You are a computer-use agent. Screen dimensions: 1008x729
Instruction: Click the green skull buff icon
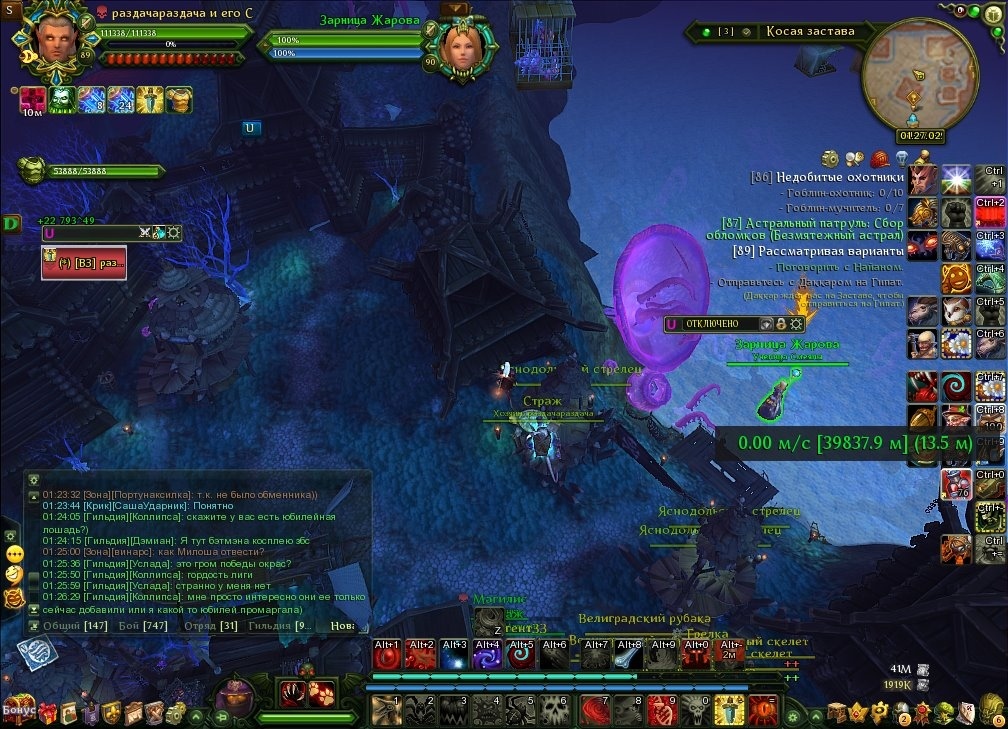click(63, 100)
